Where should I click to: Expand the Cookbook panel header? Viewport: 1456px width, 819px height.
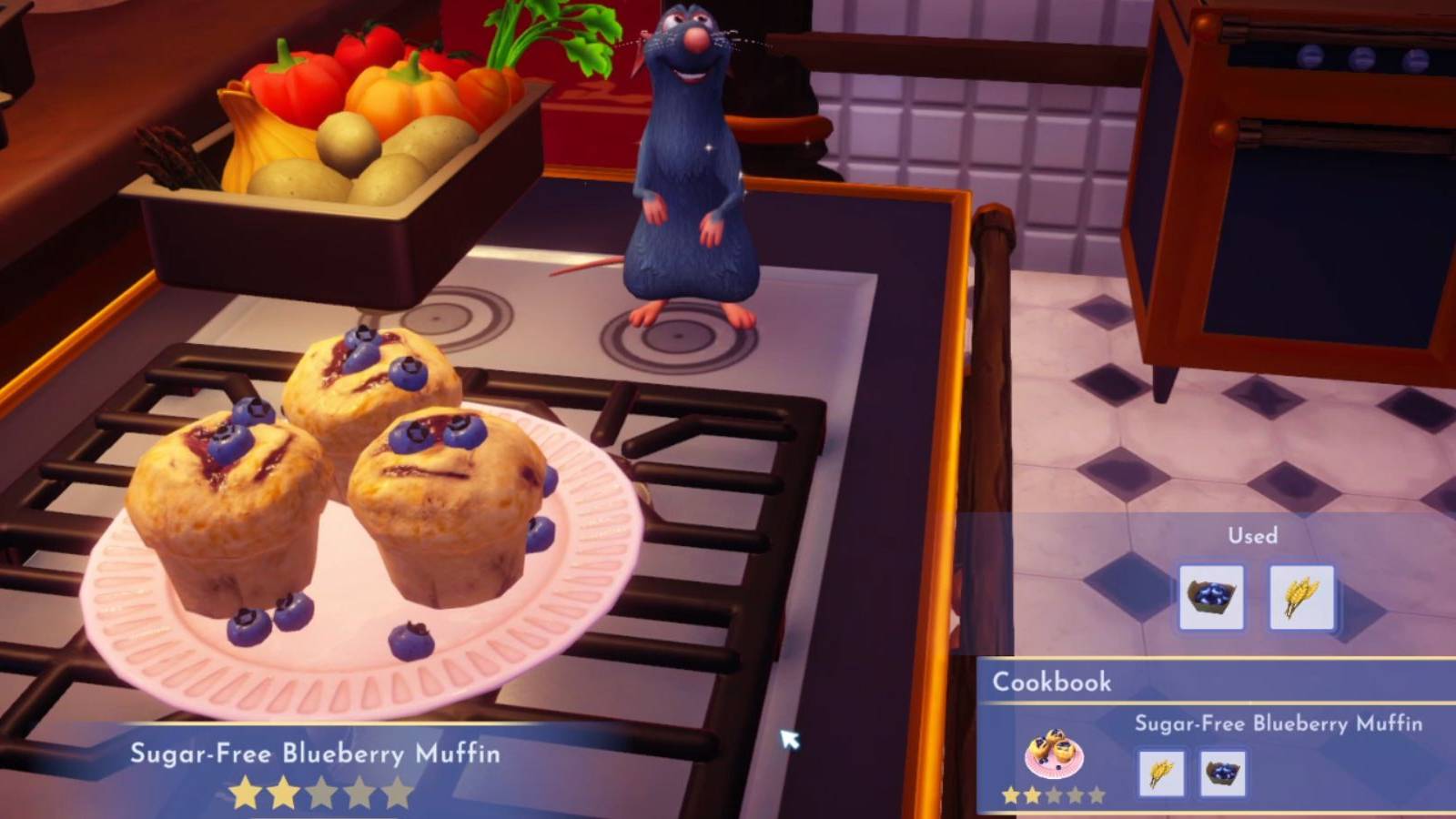coord(1051,682)
